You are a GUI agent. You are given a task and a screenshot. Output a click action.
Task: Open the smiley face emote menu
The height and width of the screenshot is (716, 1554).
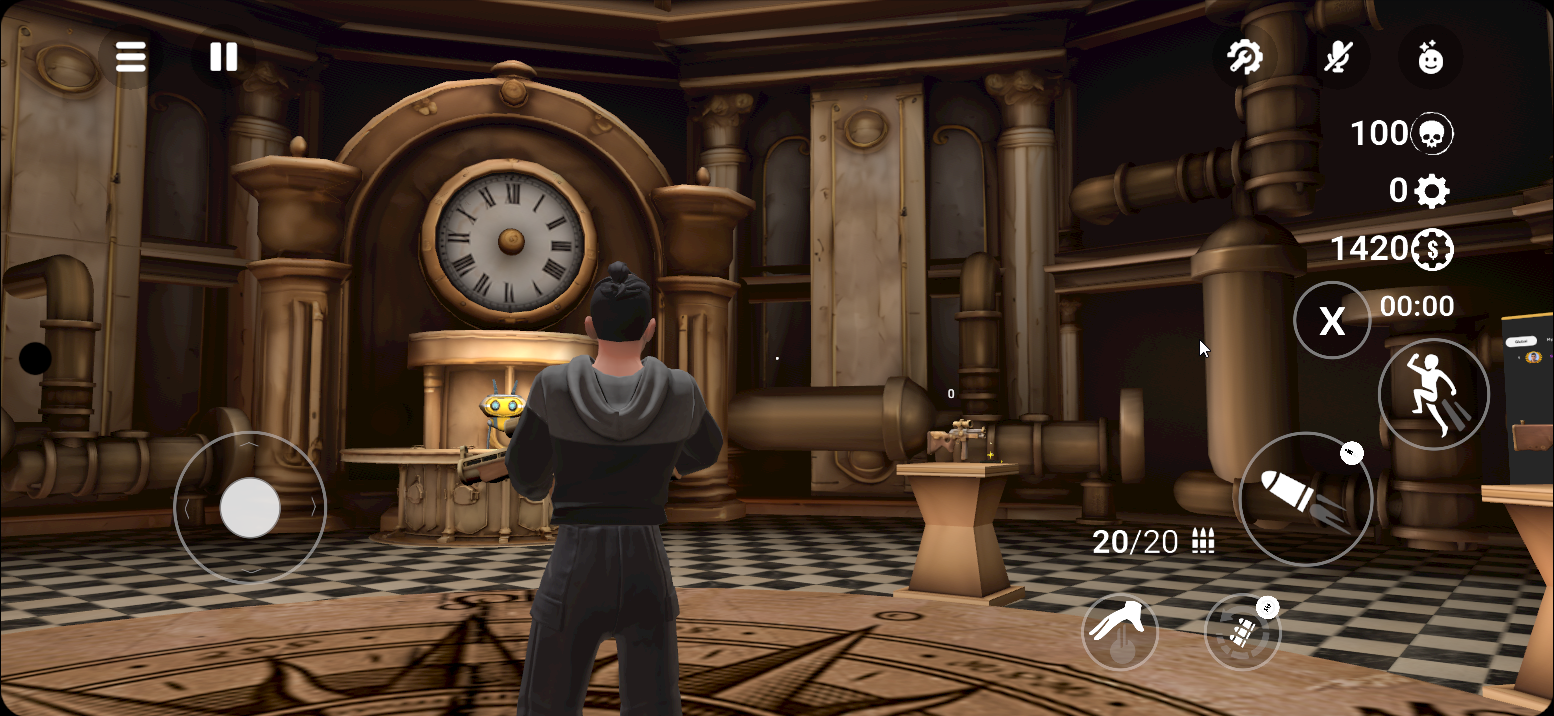(1431, 57)
